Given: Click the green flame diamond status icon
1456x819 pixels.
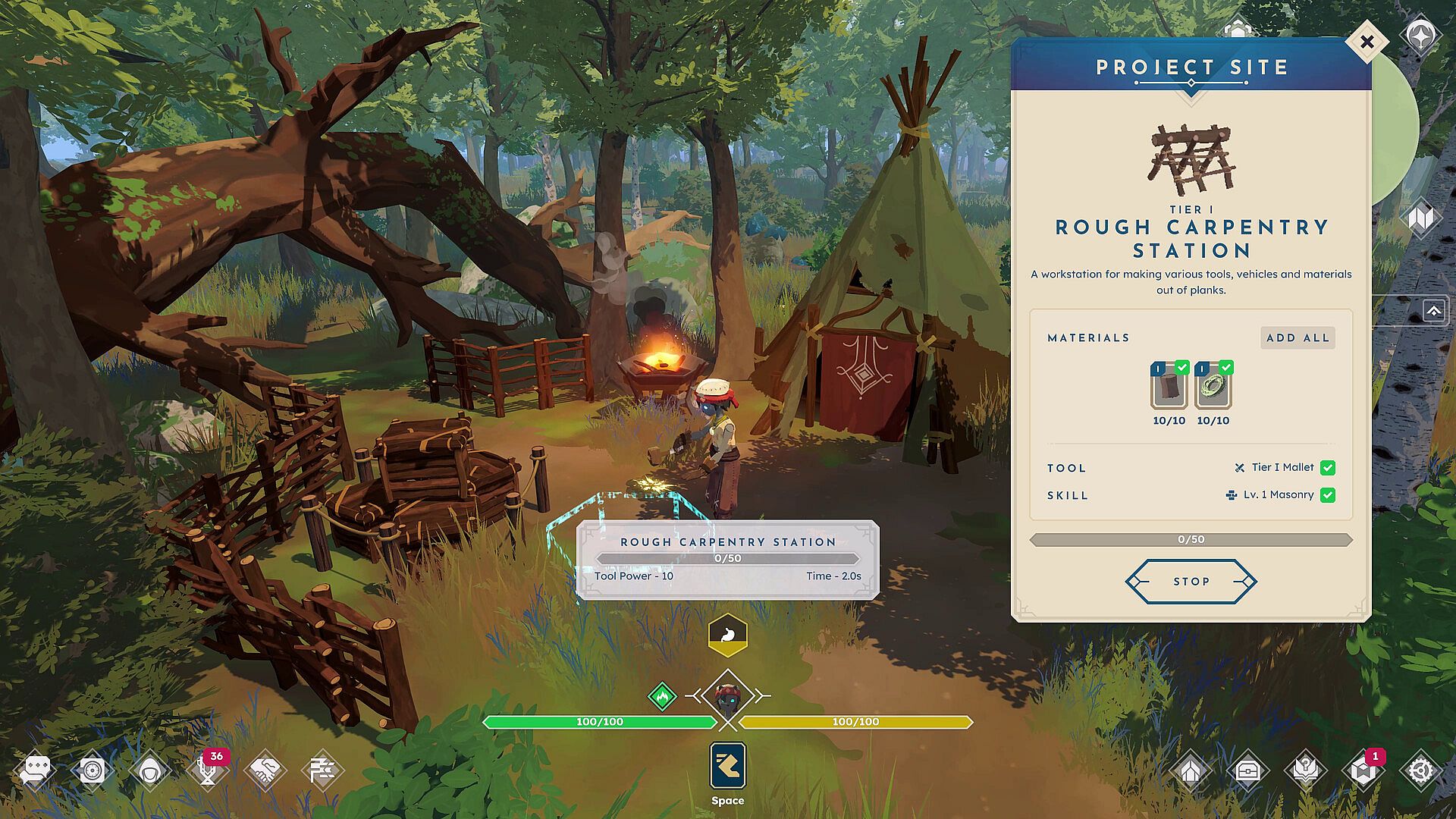Looking at the screenshot, I should (x=662, y=695).
